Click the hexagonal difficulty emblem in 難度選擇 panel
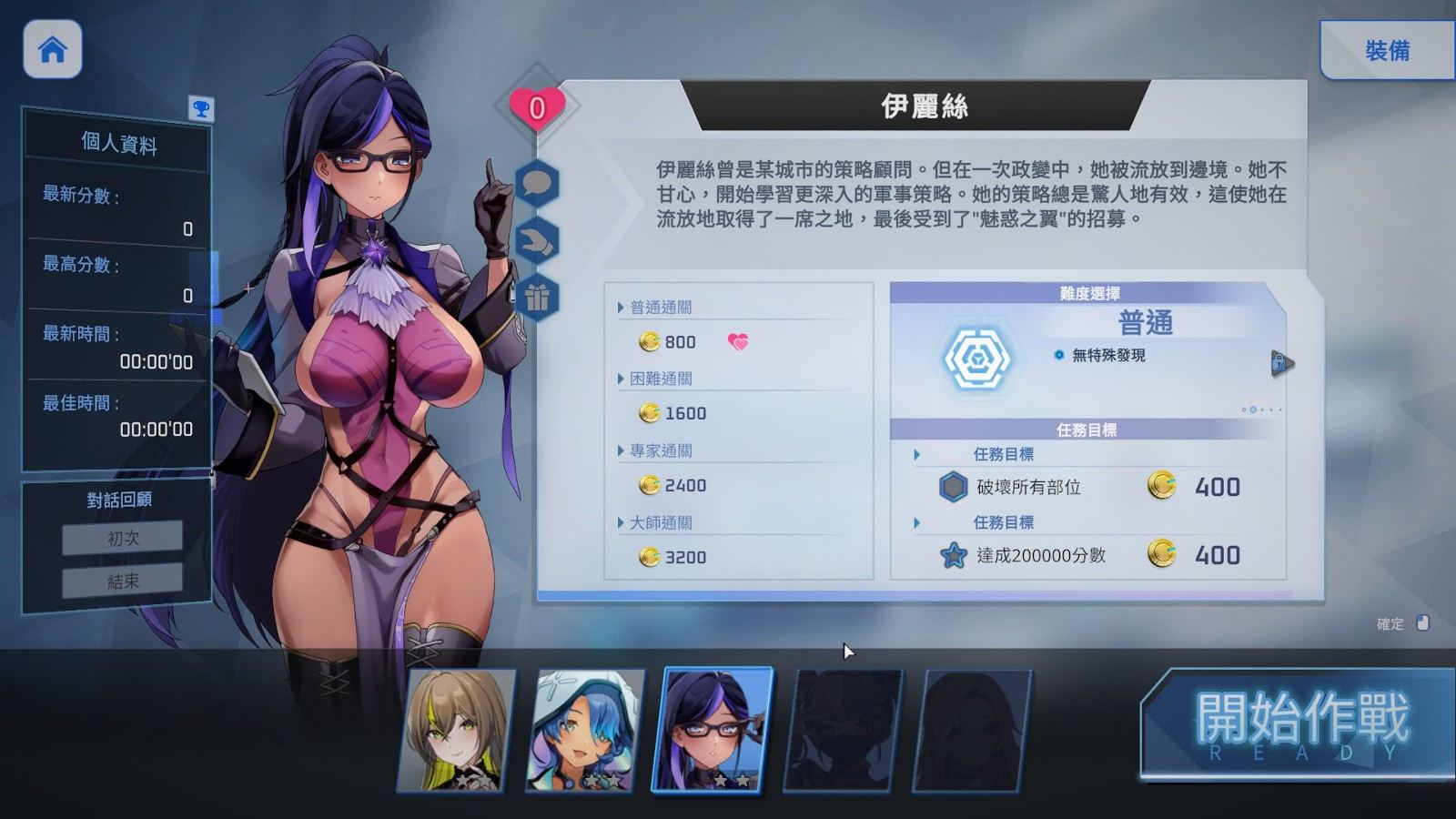Image resolution: width=1456 pixels, height=819 pixels. click(978, 357)
